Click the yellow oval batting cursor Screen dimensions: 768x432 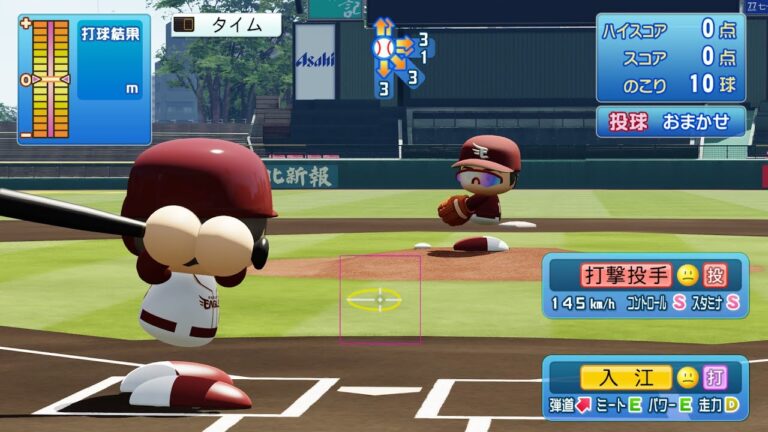(375, 298)
